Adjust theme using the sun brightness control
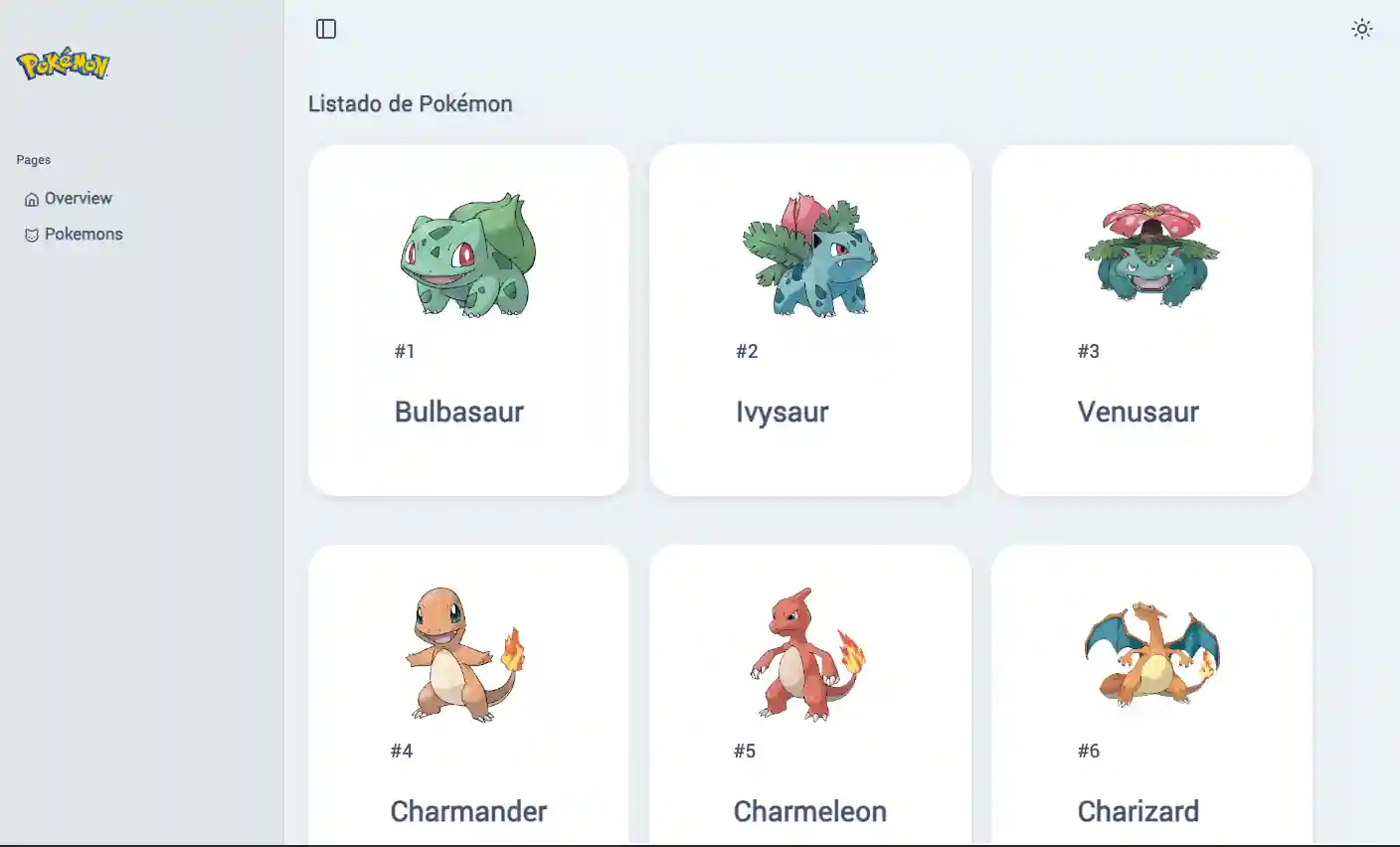The image size is (1400, 847). tap(1362, 29)
